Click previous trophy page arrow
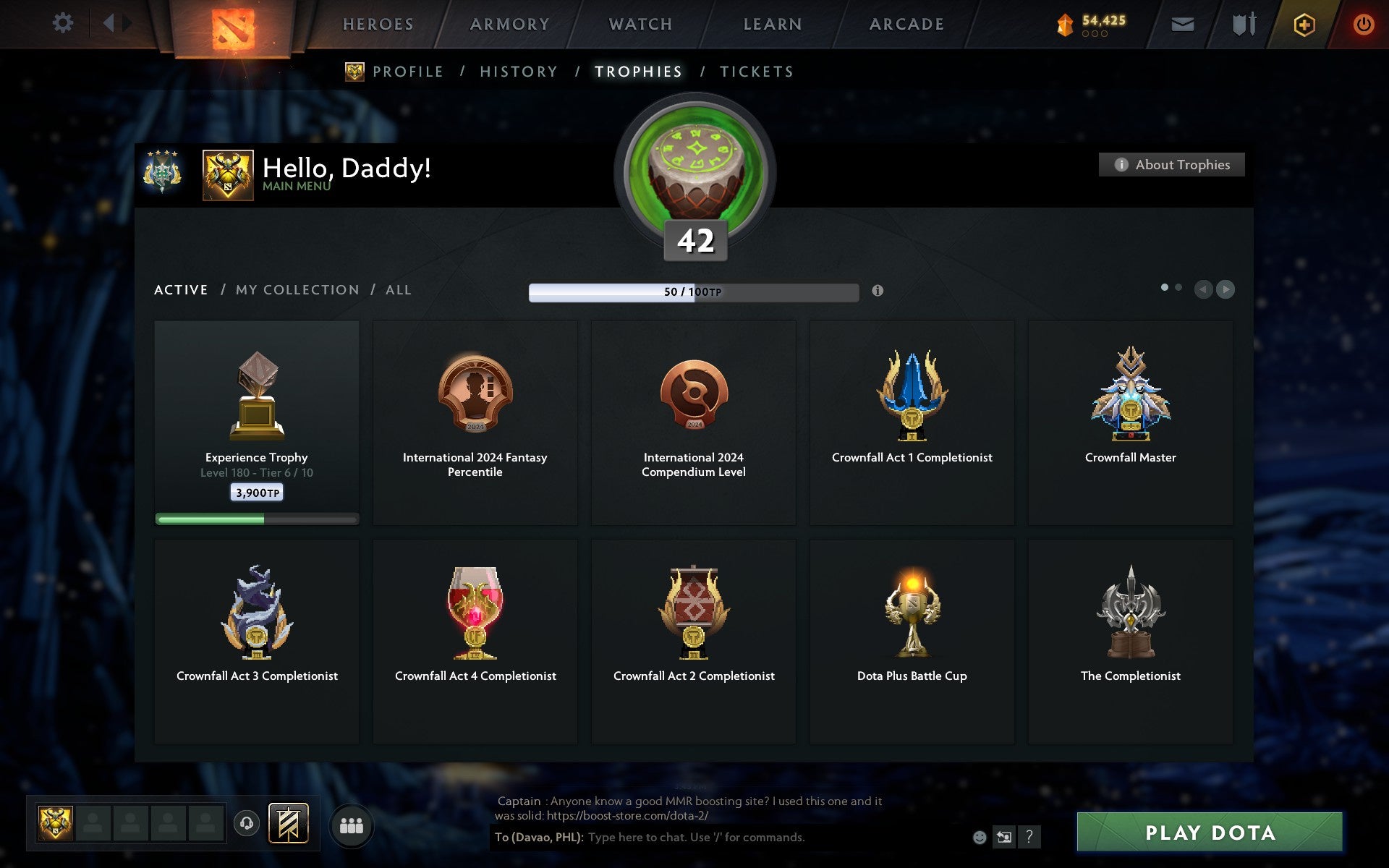This screenshot has height=868, width=1389. (x=1203, y=289)
